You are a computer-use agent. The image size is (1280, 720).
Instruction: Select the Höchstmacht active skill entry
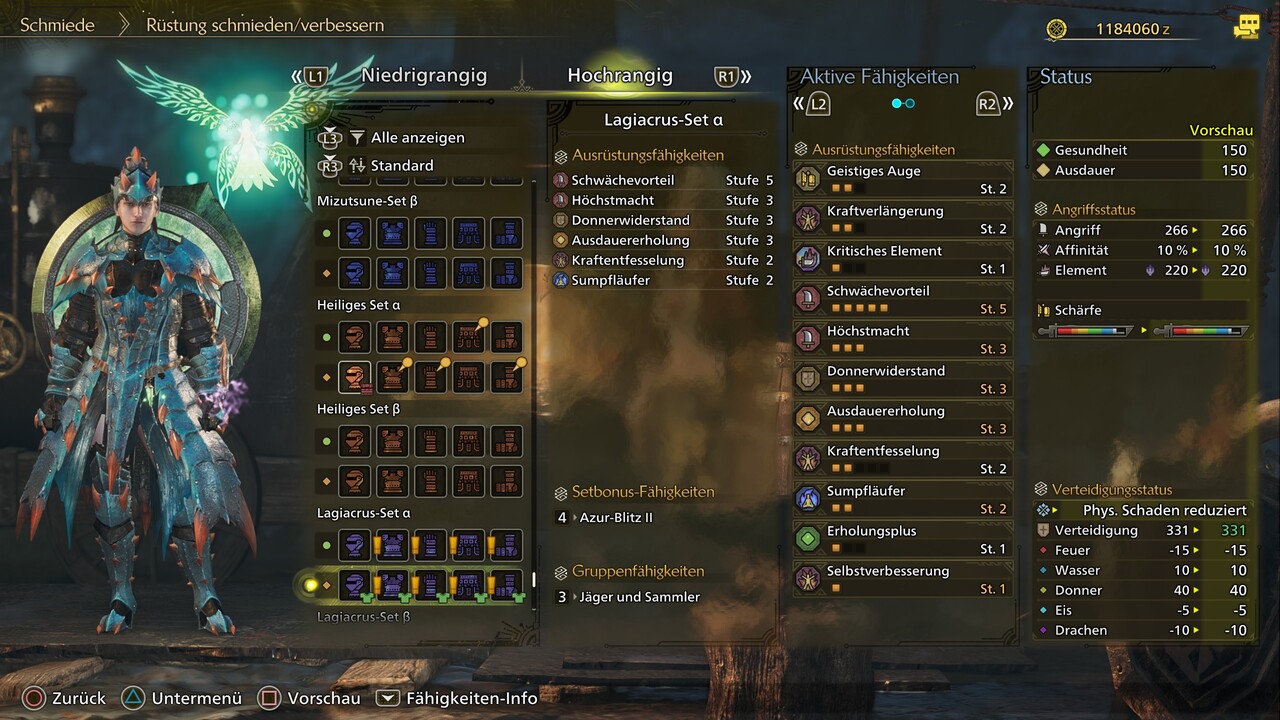(x=903, y=339)
